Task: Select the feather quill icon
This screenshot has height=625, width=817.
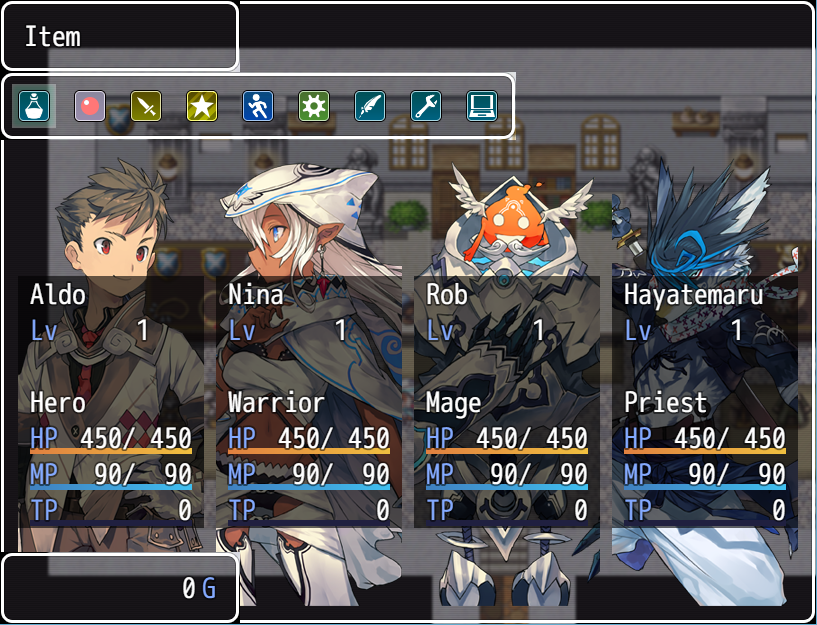Action: [370, 106]
